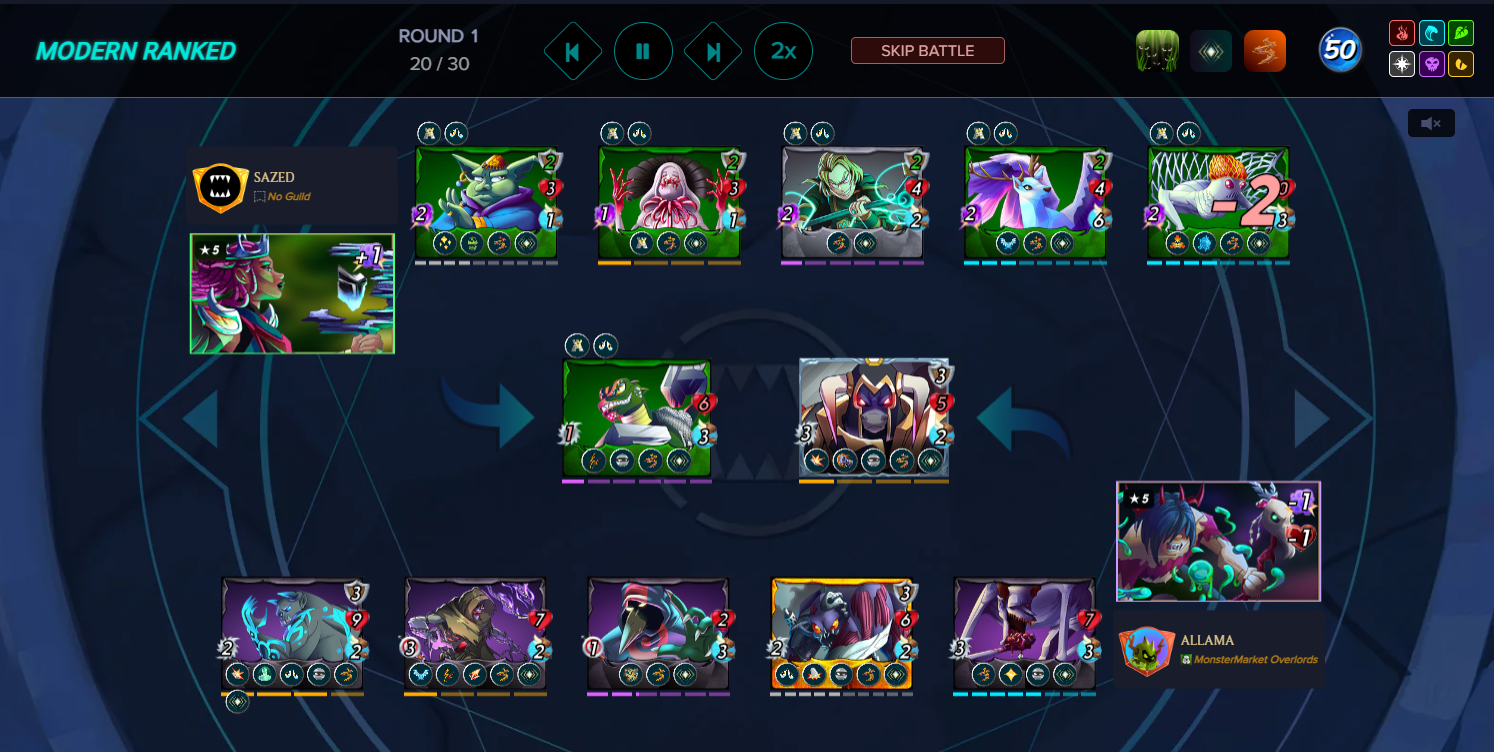Click SAZED's summoner card
Screen dimensions: 1494x752
(x=291, y=293)
